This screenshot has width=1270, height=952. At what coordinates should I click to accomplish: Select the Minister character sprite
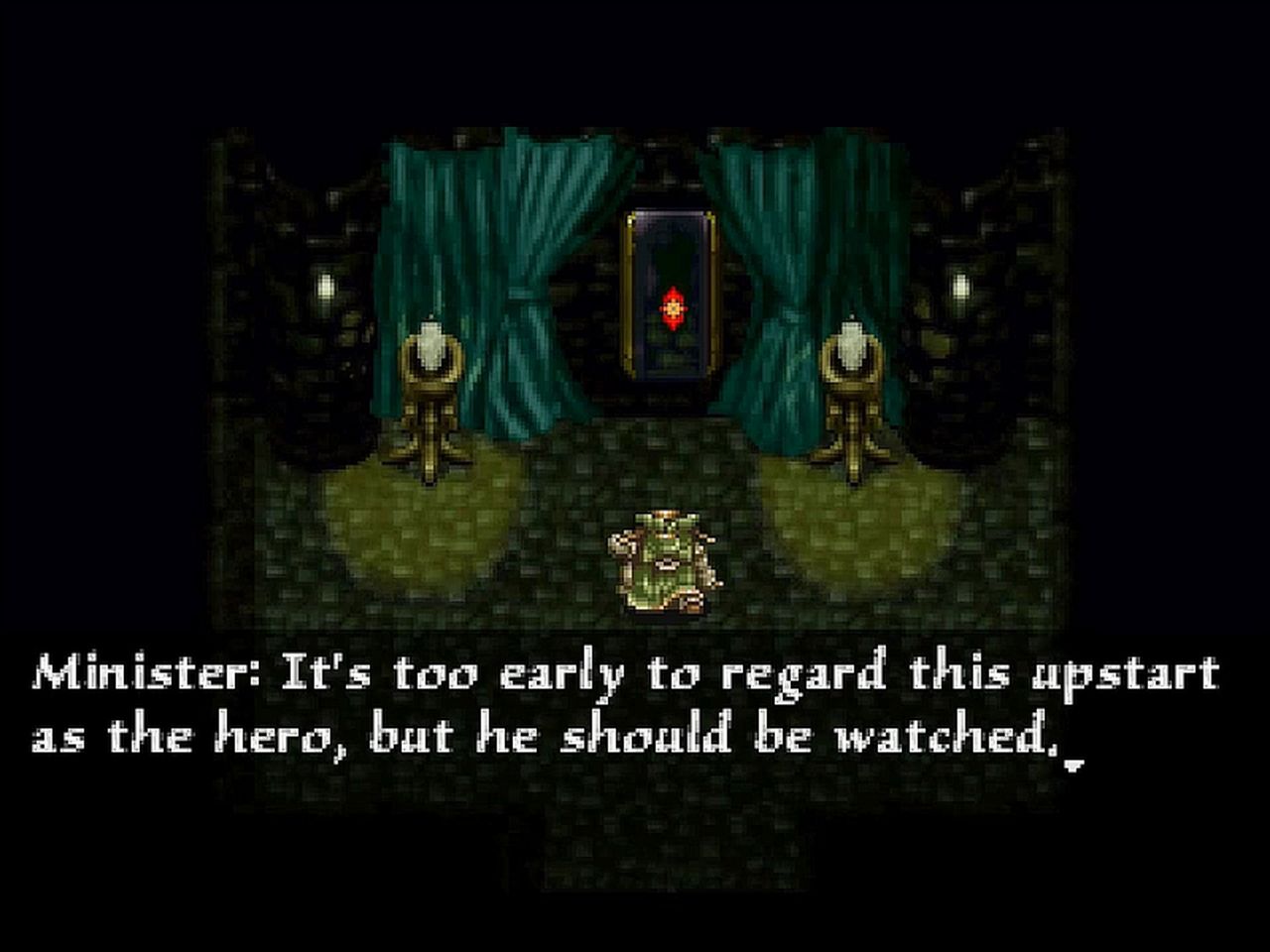pyautogui.click(x=663, y=560)
